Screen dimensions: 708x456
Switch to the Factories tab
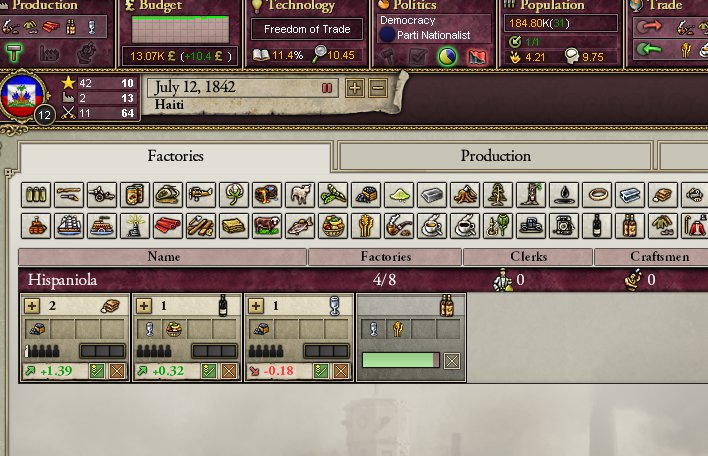(175, 156)
